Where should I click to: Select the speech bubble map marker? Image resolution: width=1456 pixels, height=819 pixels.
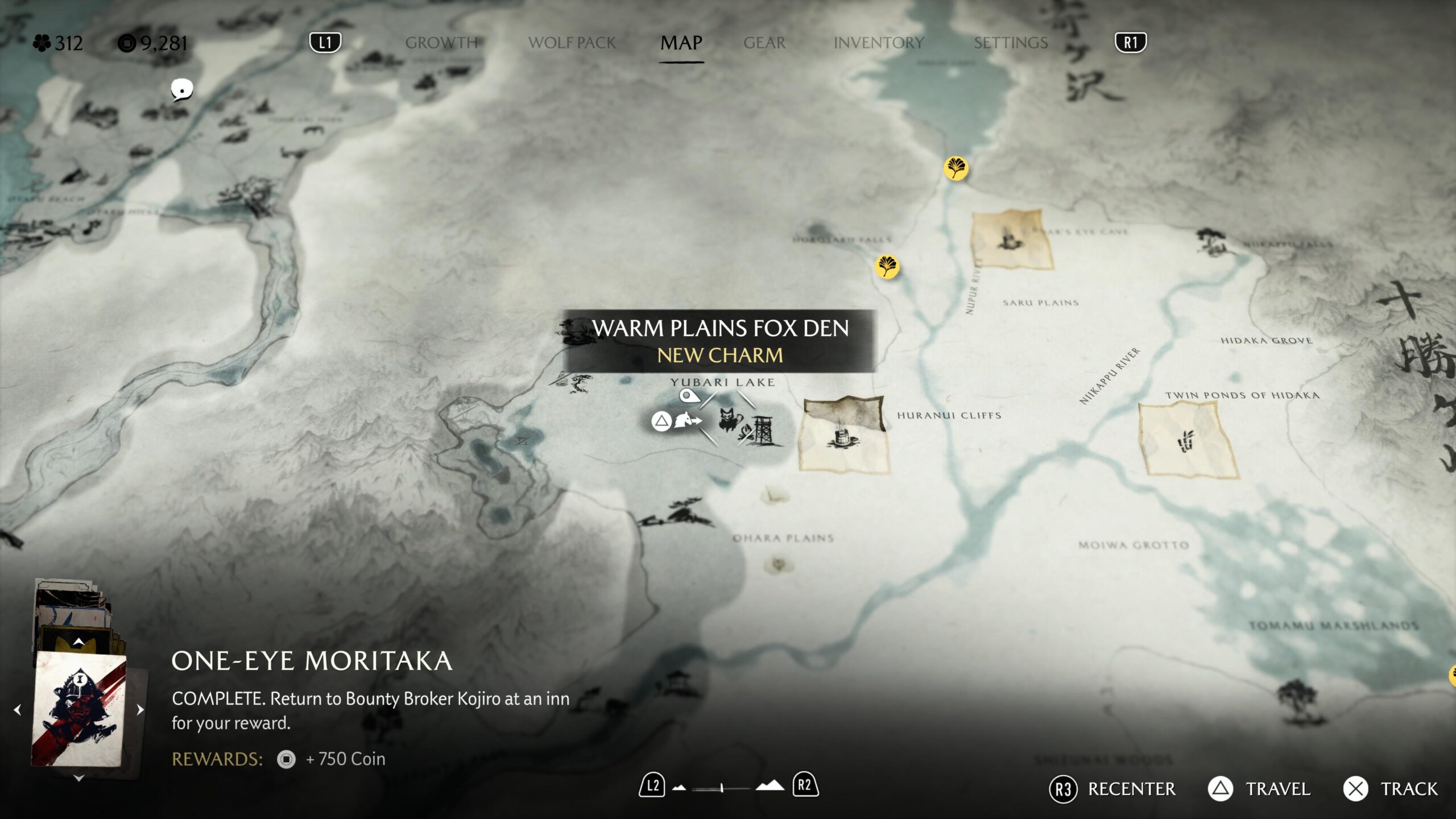pos(182,90)
